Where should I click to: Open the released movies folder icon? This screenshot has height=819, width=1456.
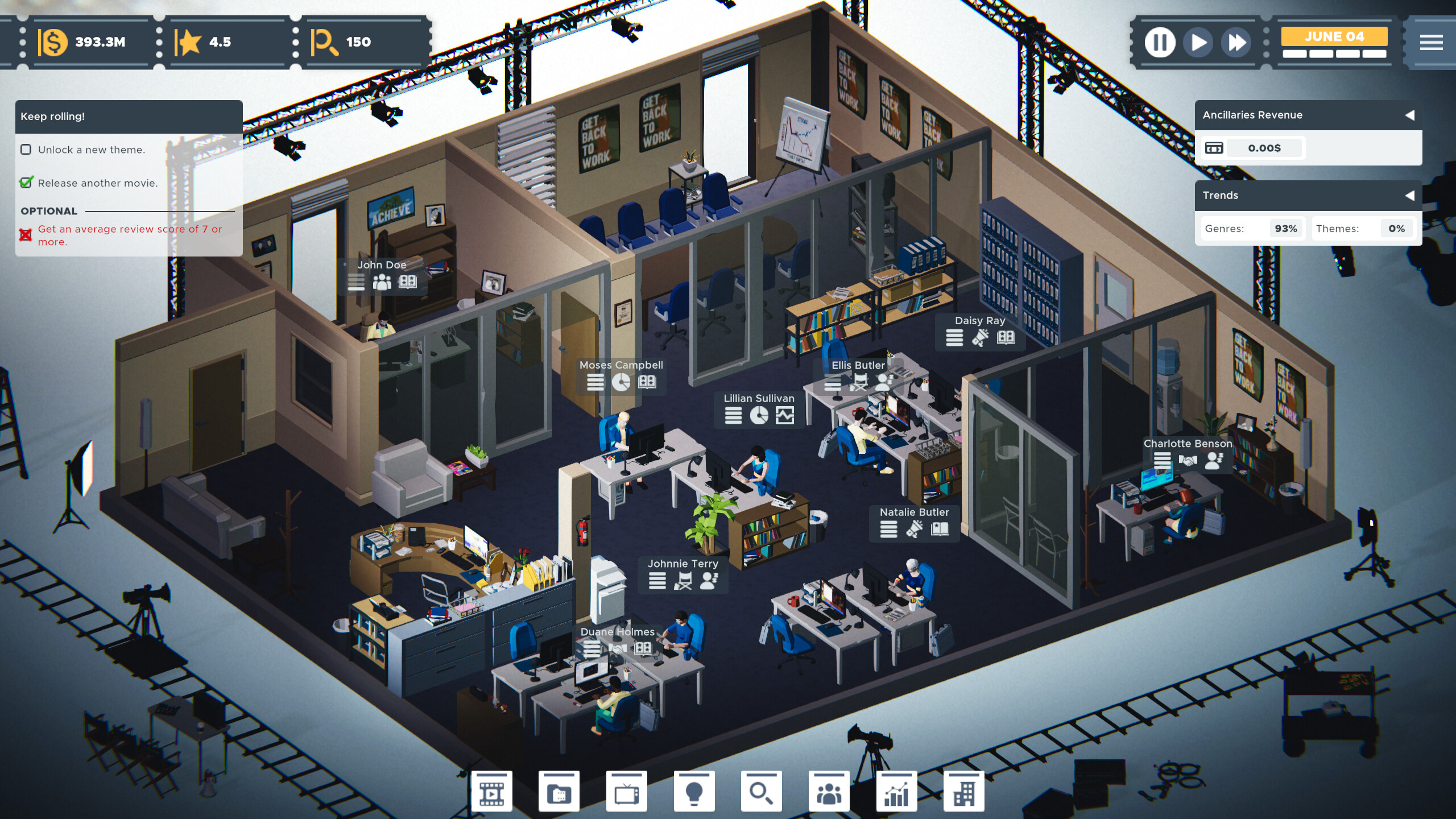[559, 791]
